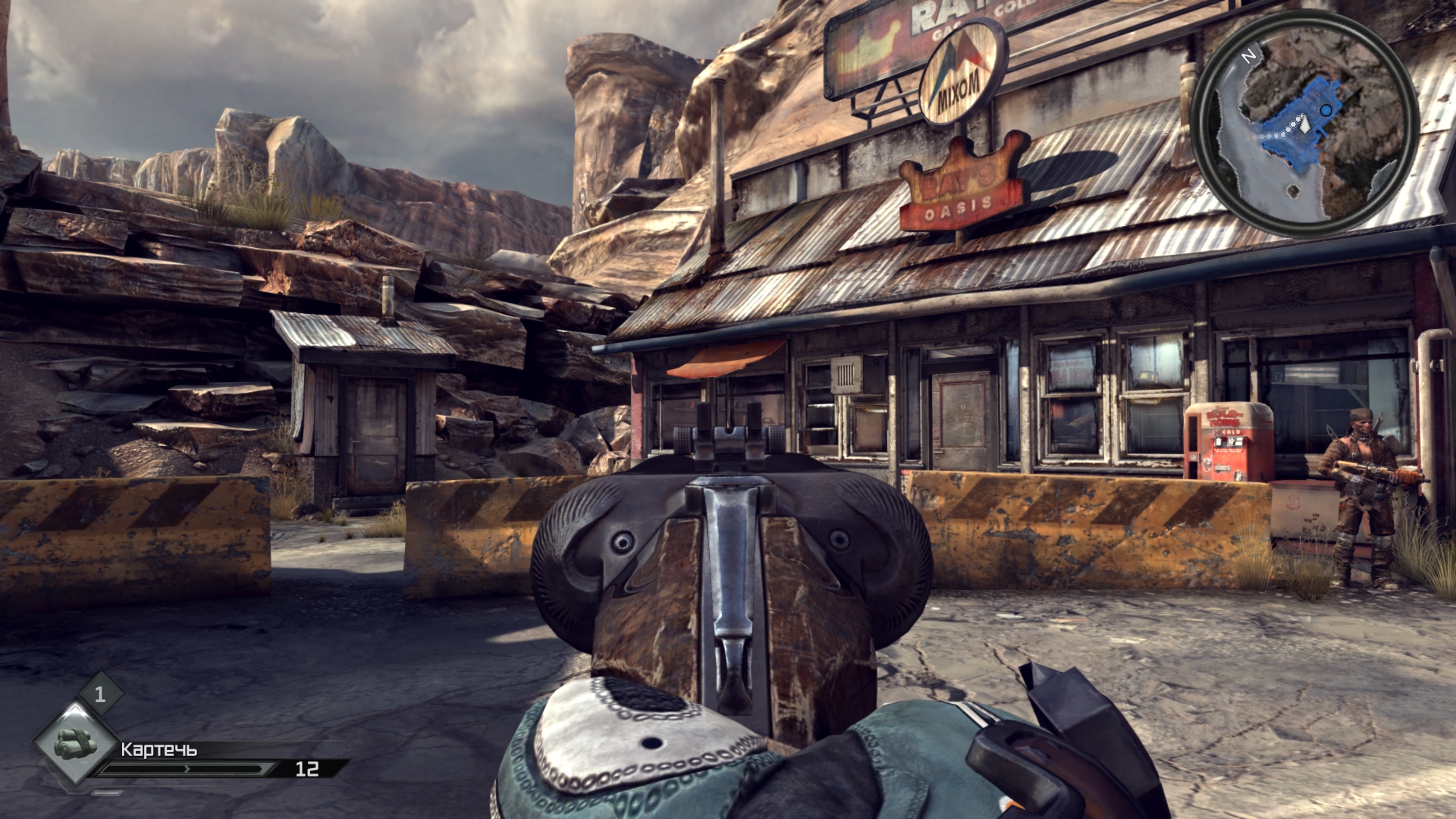Click the white player arrow on minimap
Viewport: 1456px width, 819px height.
click(x=1304, y=124)
